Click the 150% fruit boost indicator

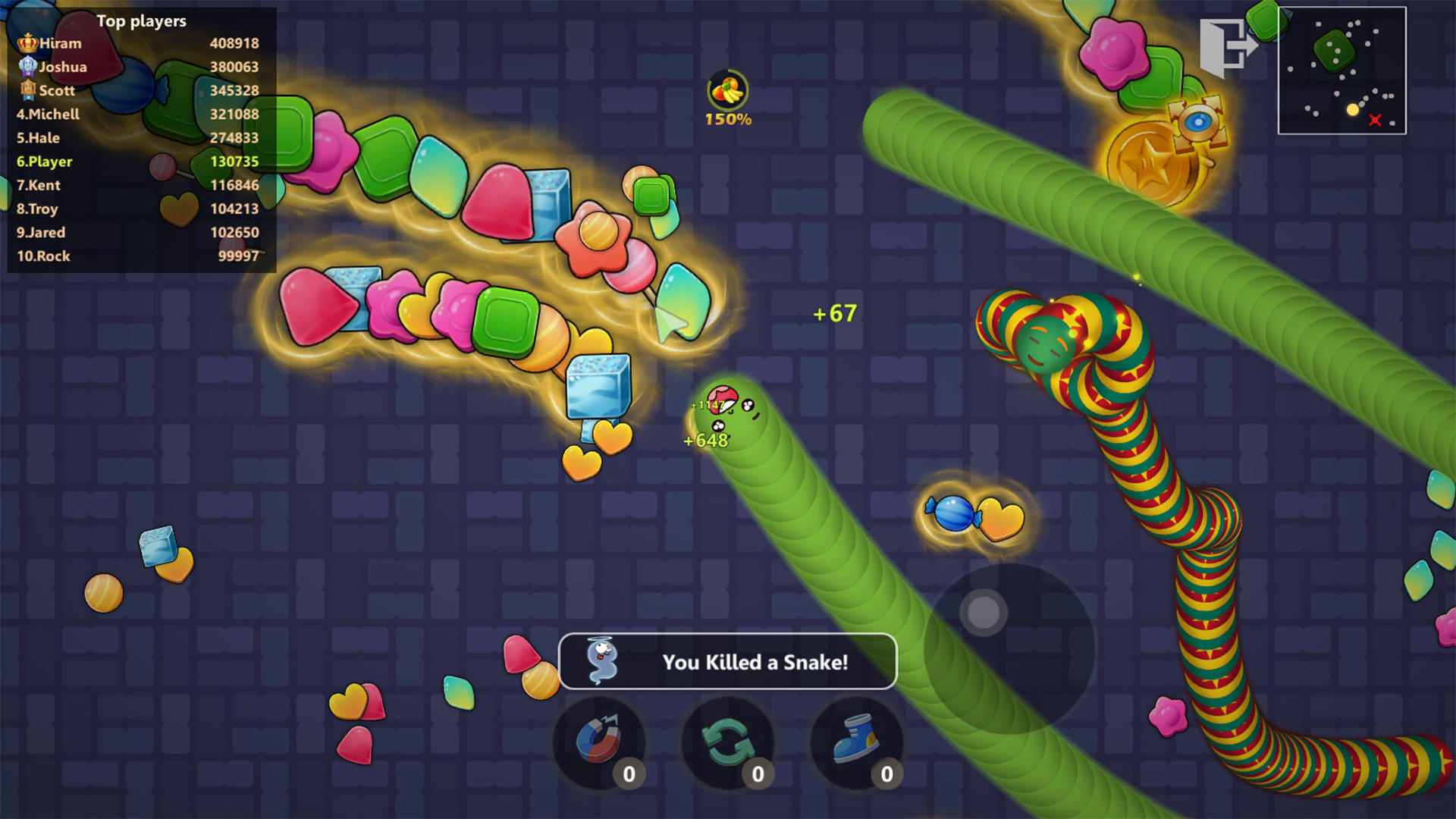coord(726,97)
